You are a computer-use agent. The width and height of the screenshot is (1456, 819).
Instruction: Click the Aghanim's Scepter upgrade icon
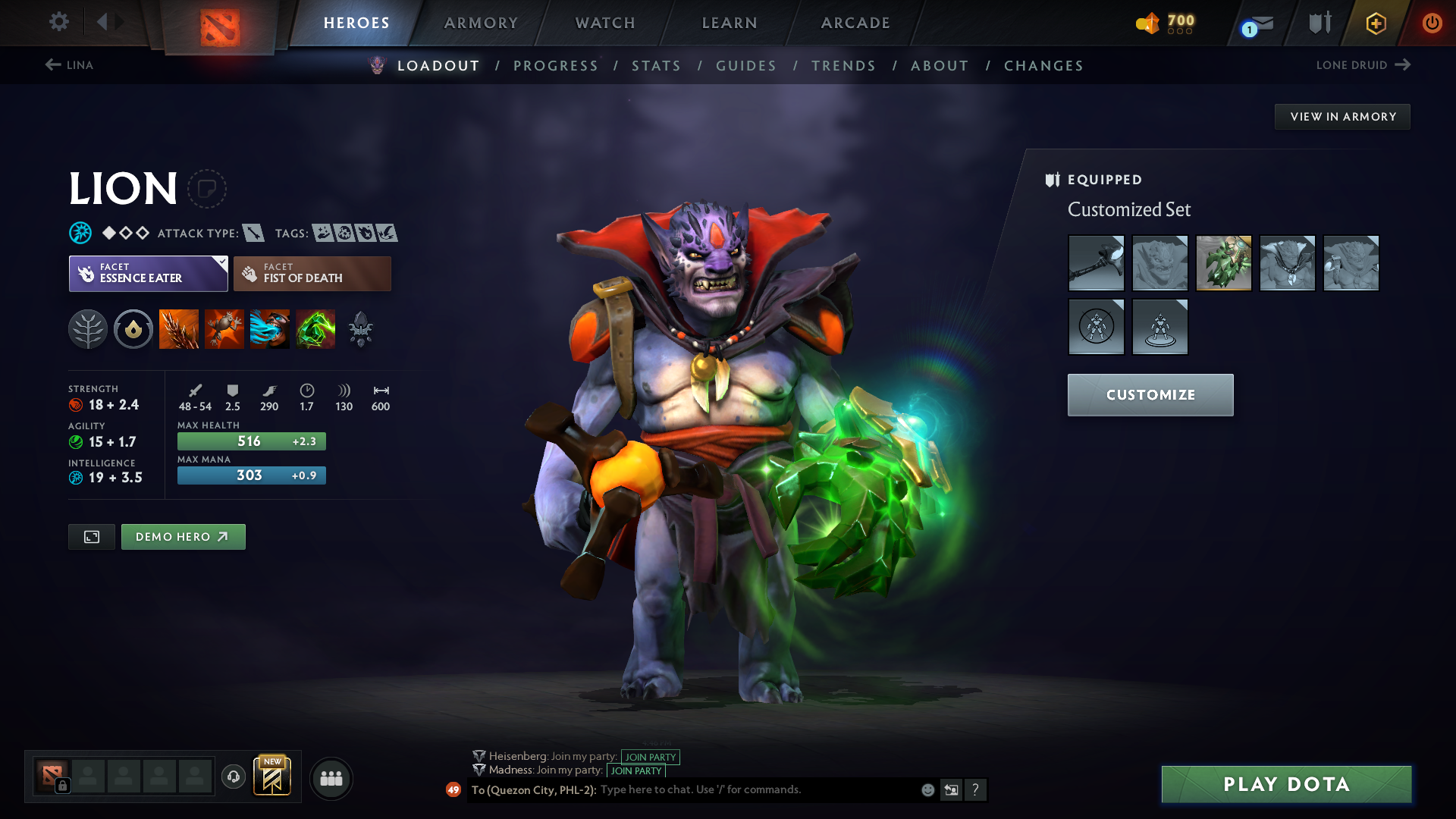point(361,329)
